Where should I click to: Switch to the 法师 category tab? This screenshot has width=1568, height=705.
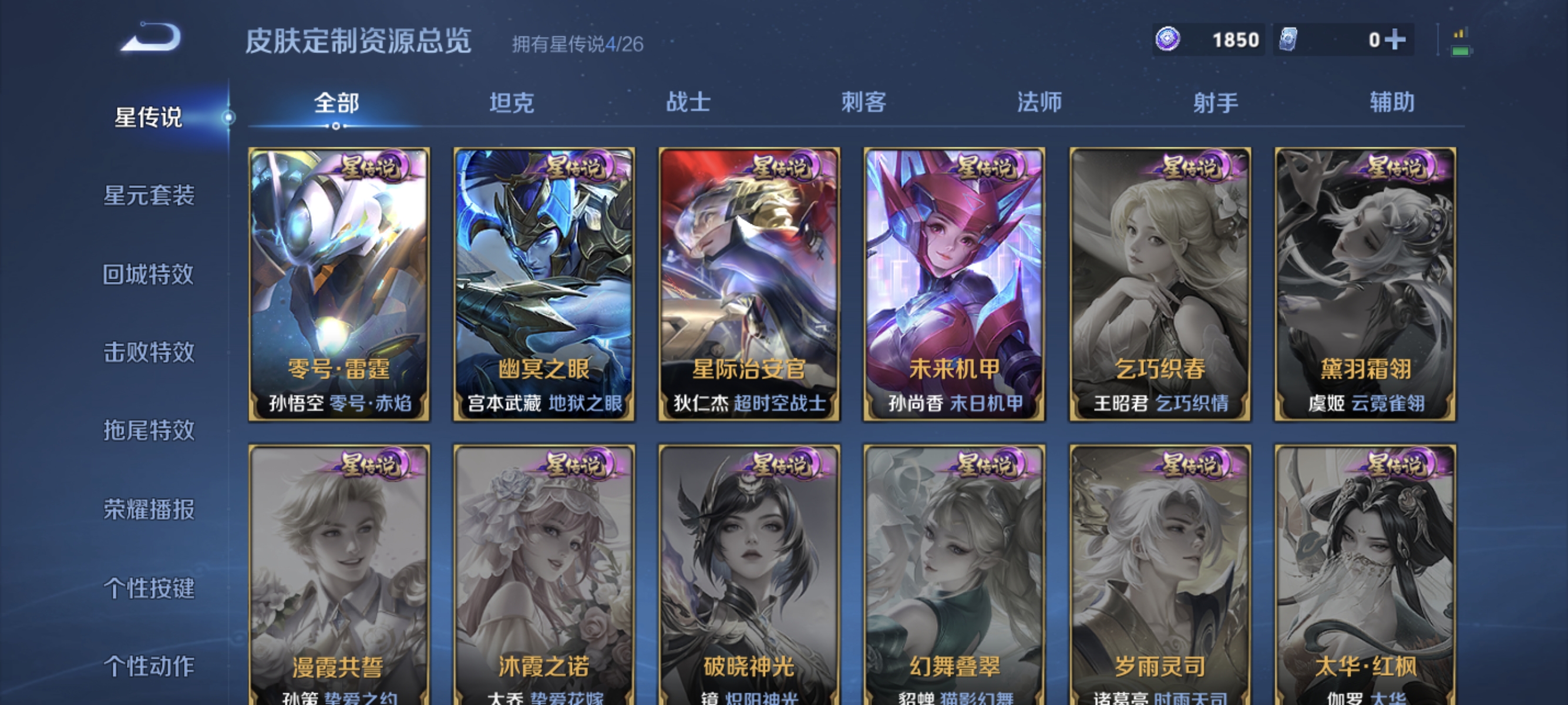tap(1038, 103)
